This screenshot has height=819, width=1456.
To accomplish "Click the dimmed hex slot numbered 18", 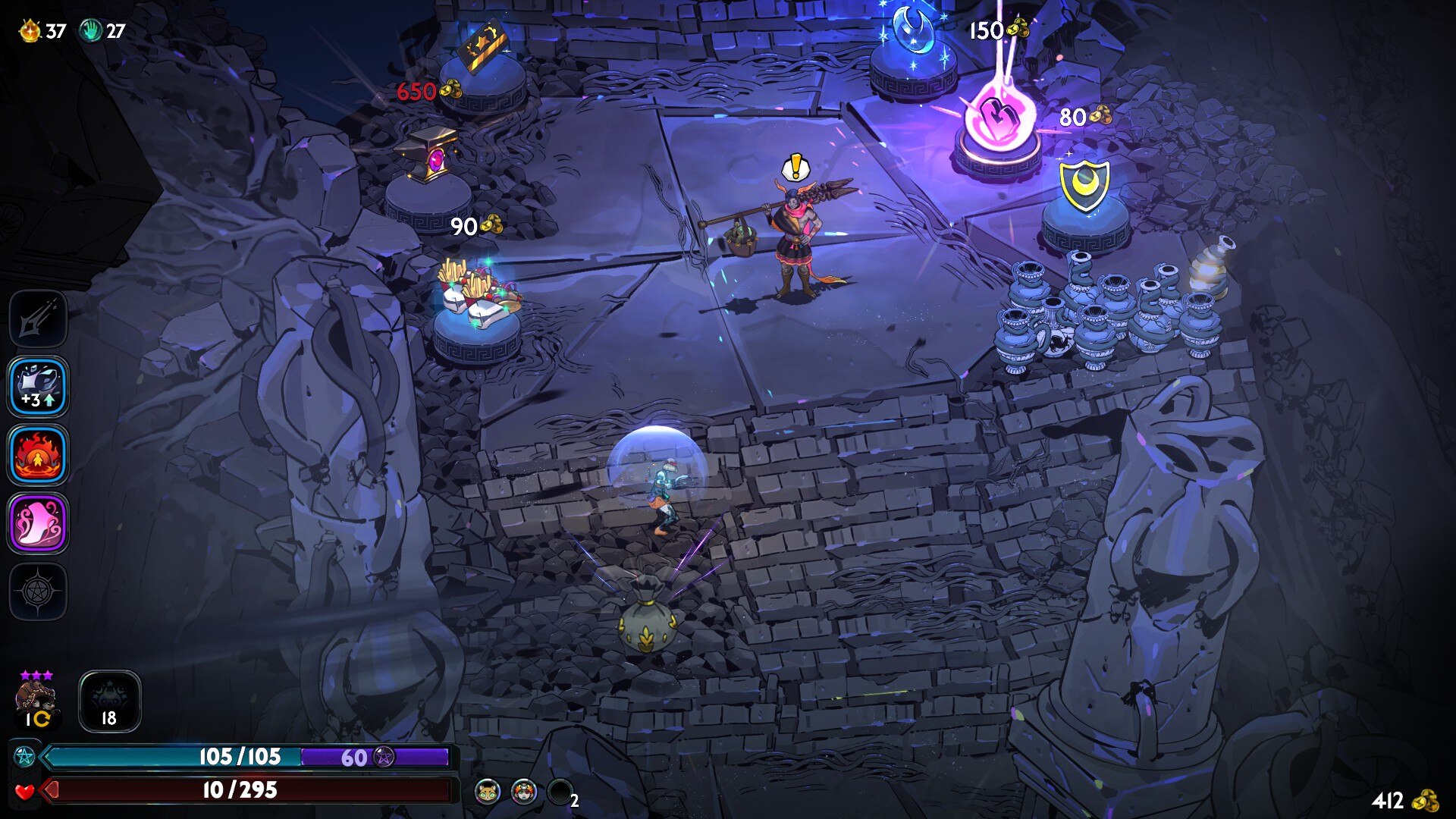I will (109, 701).
